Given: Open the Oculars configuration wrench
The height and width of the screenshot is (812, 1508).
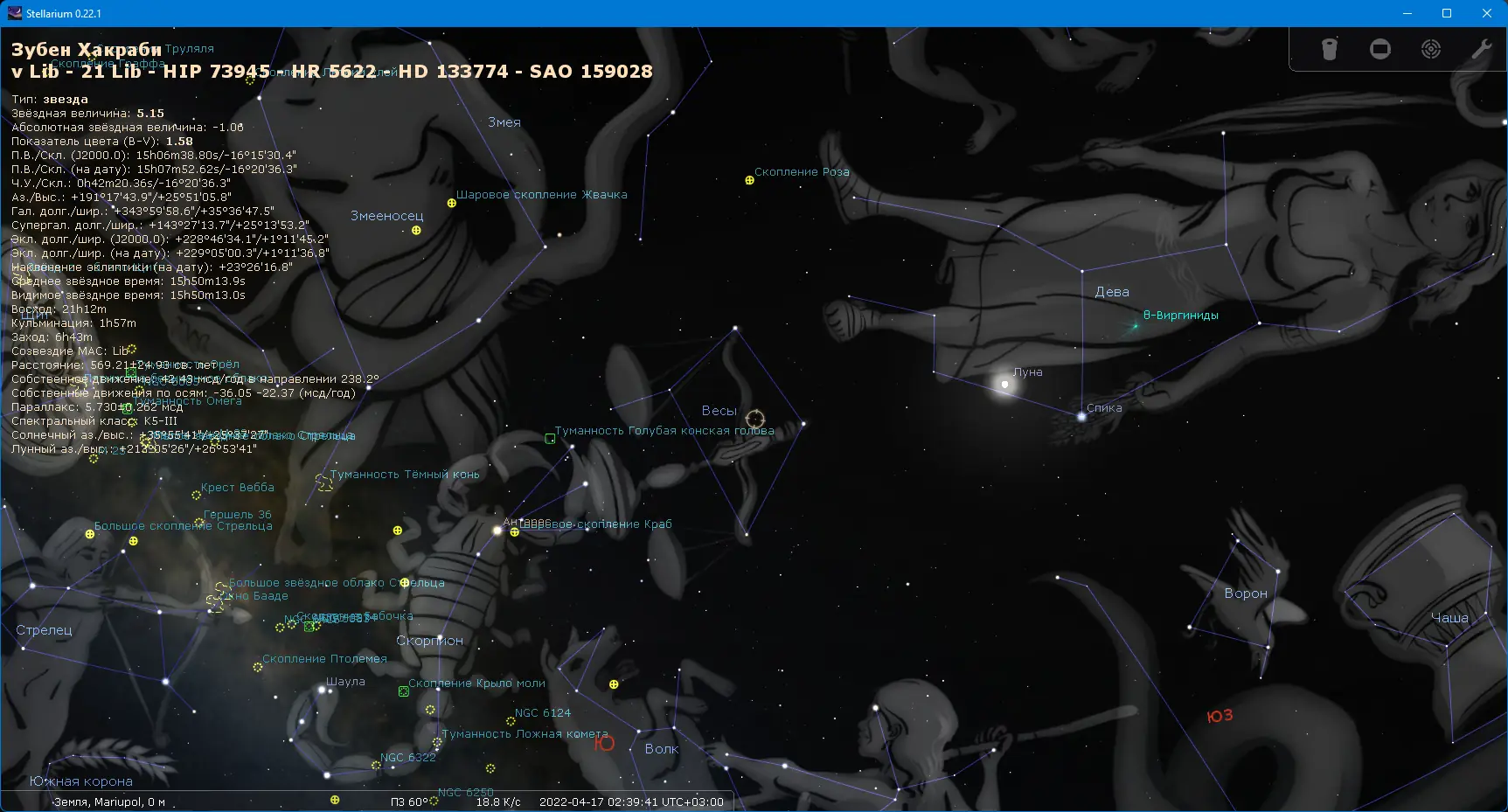Looking at the screenshot, I should (x=1481, y=50).
